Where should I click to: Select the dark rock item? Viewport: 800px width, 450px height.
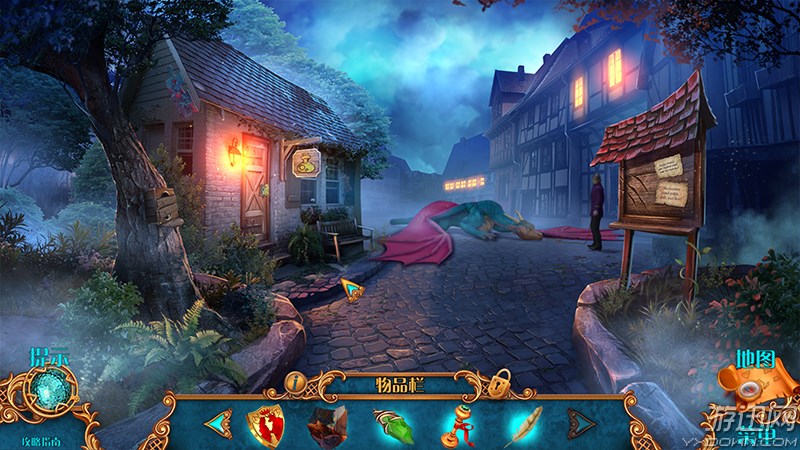[x=326, y=424]
